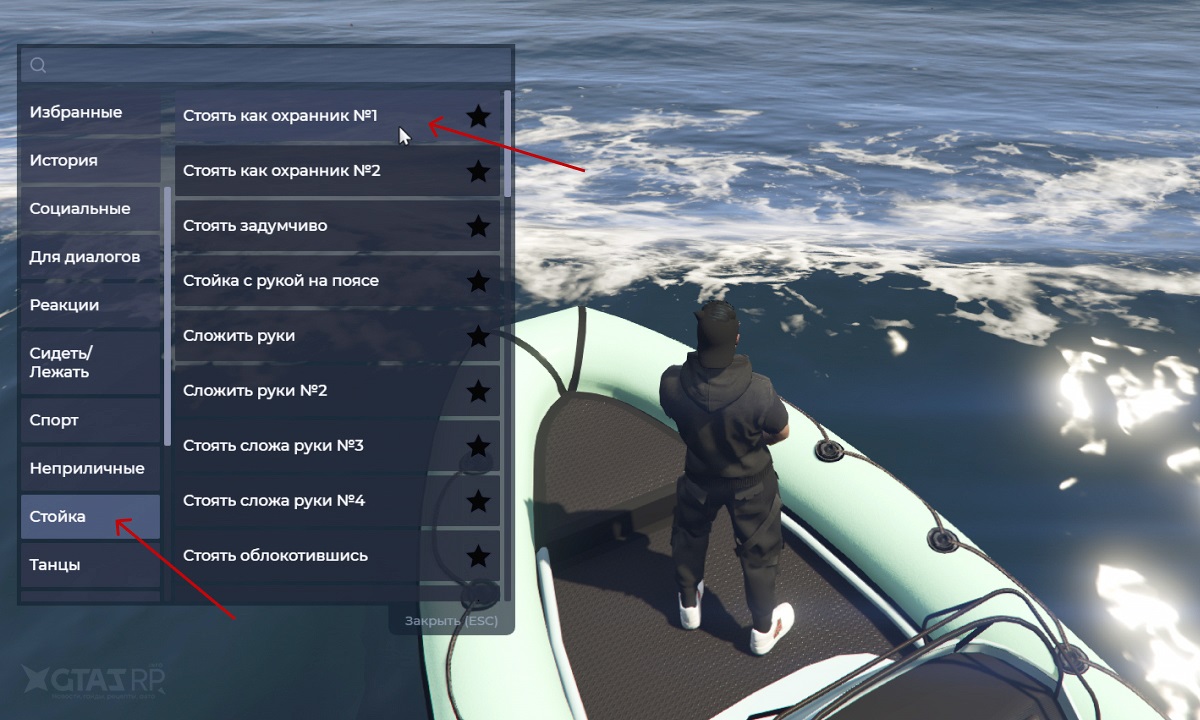Open the Для диалогов category
Viewport: 1200px width, 720px height.
click(x=90, y=257)
